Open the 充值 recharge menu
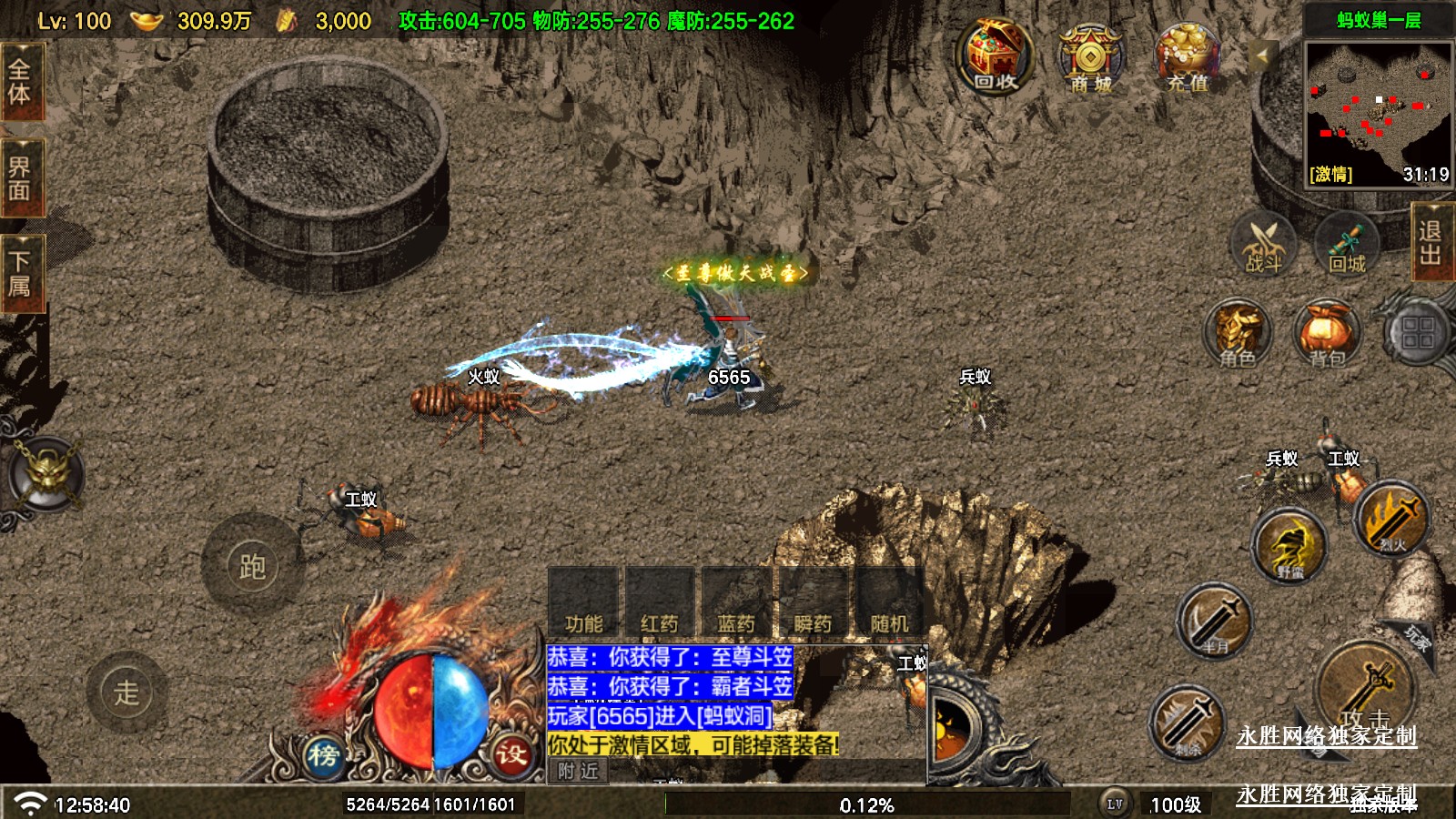The height and width of the screenshot is (819, 1456). pos(1187,57)
